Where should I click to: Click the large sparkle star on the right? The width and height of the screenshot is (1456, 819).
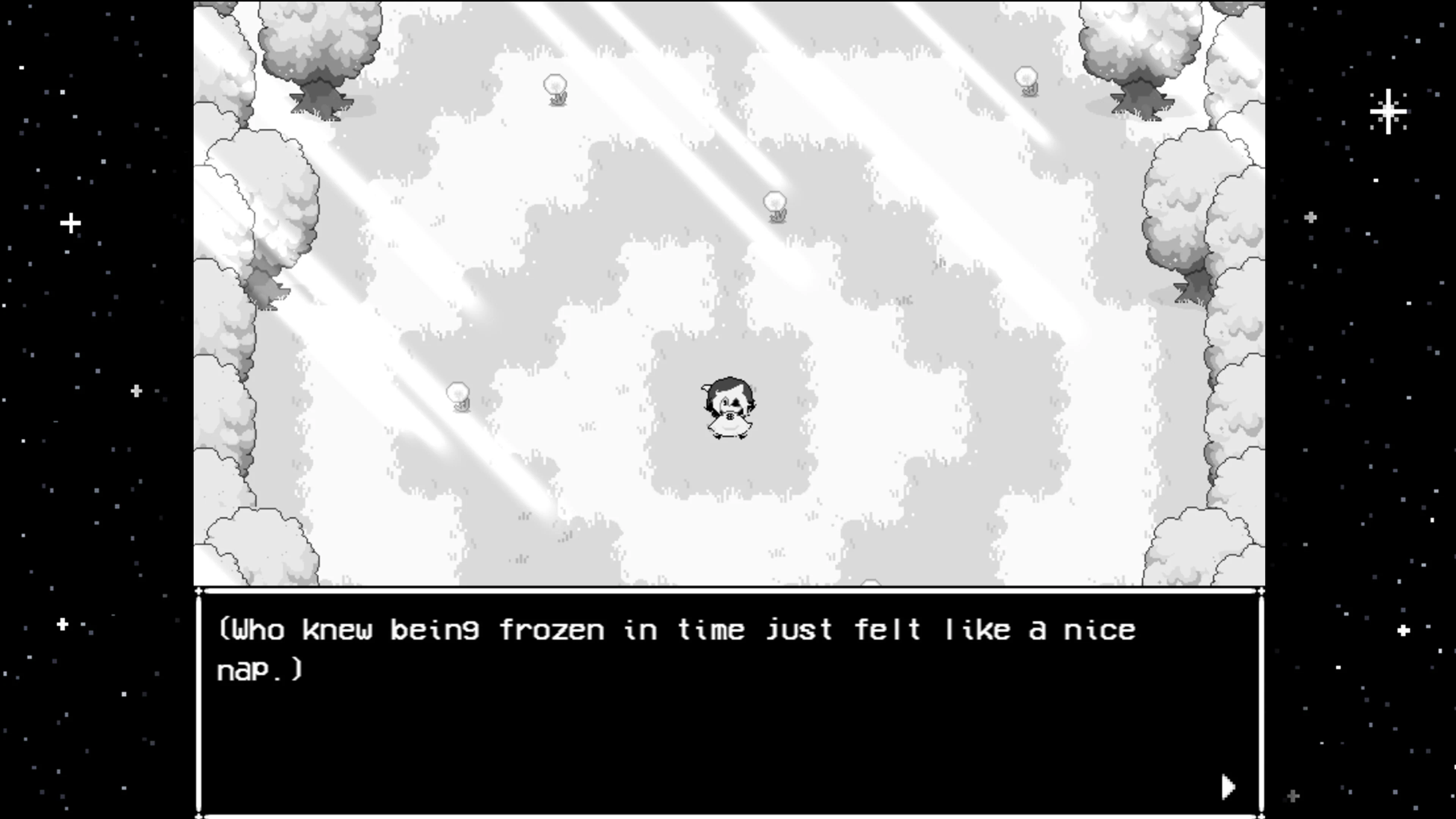coord(1388,112)
